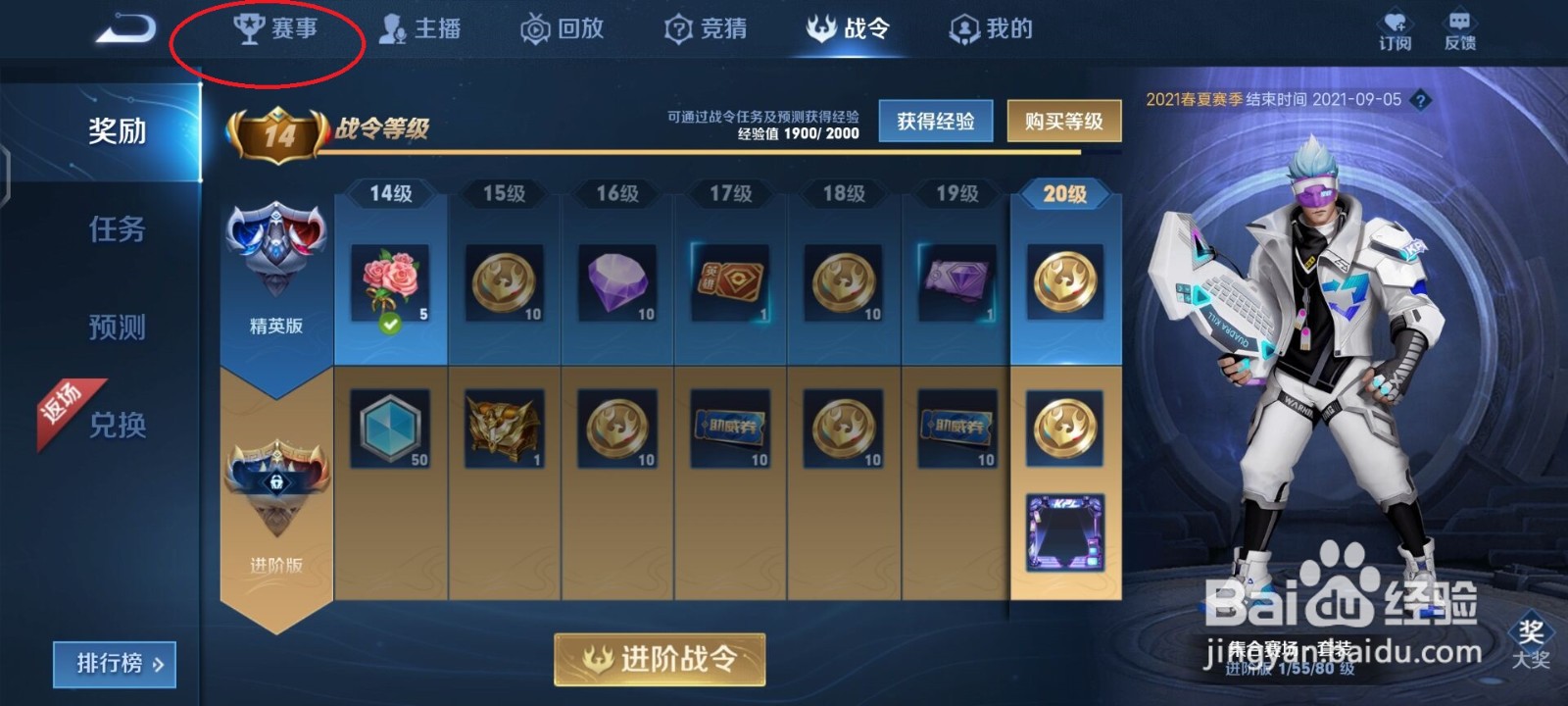Open the 我的 menu item
The width and height of the screenshot is (1568, 706).
pyautogui.click(x=990, y=29)
